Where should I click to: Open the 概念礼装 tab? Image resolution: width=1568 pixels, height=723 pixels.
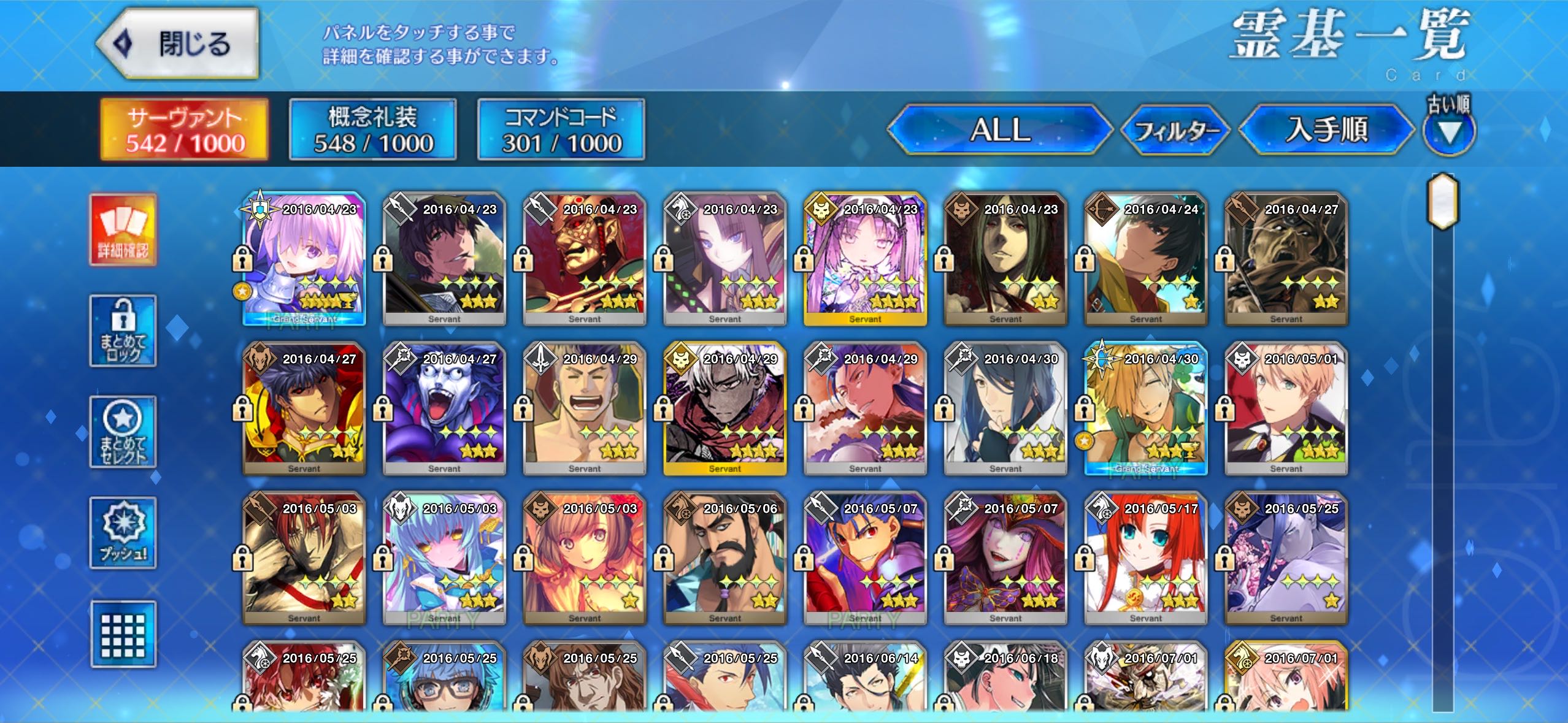pyautogui.click(x=373, y=130)
